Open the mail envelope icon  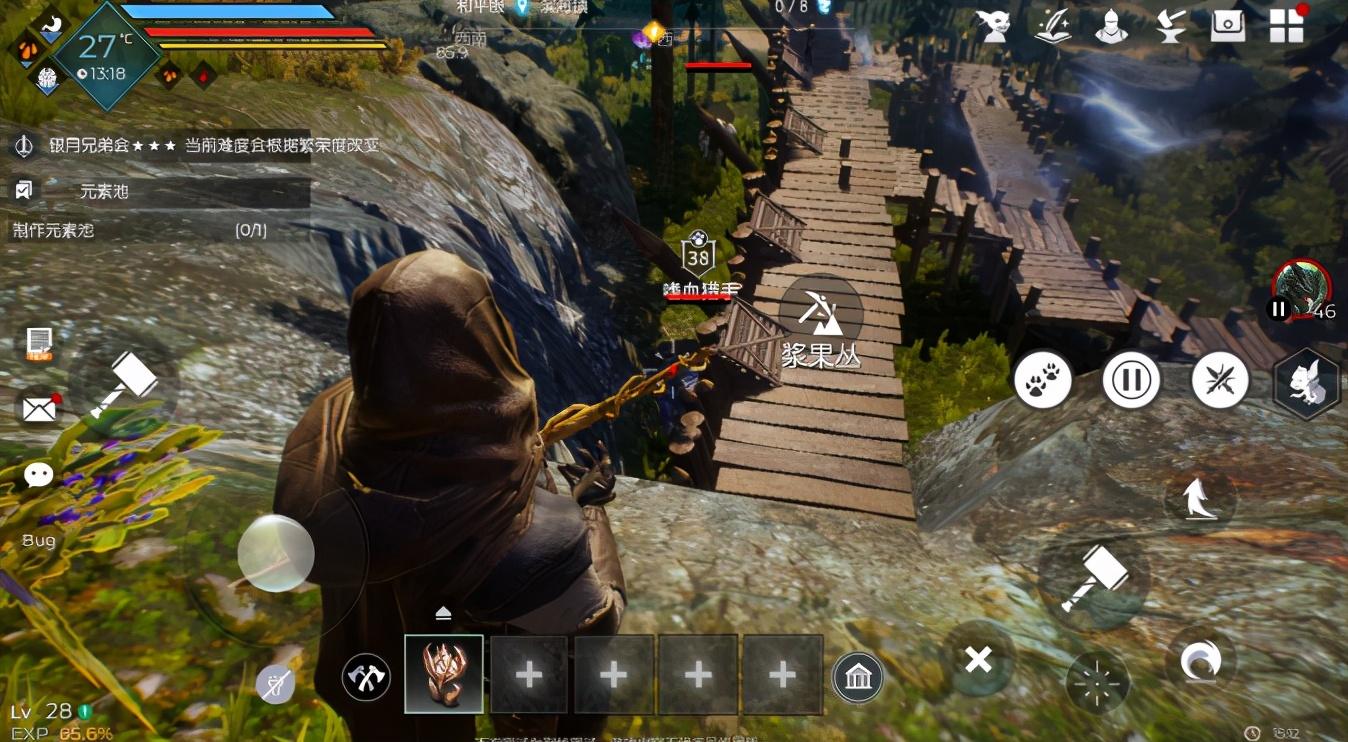tap(39, 408)
